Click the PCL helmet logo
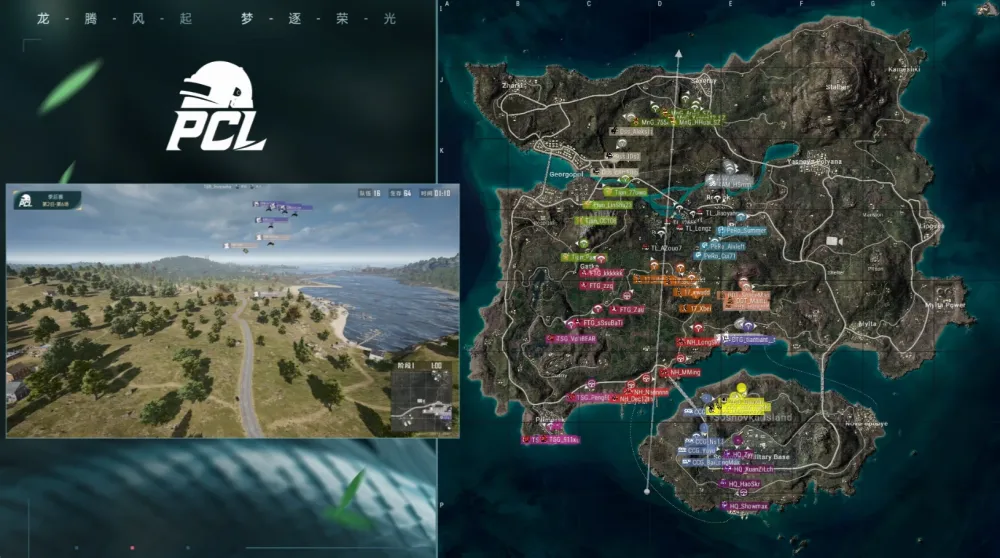Image resolution: width=1000 pixels, height=558 pixels. (x=216, y=107)
